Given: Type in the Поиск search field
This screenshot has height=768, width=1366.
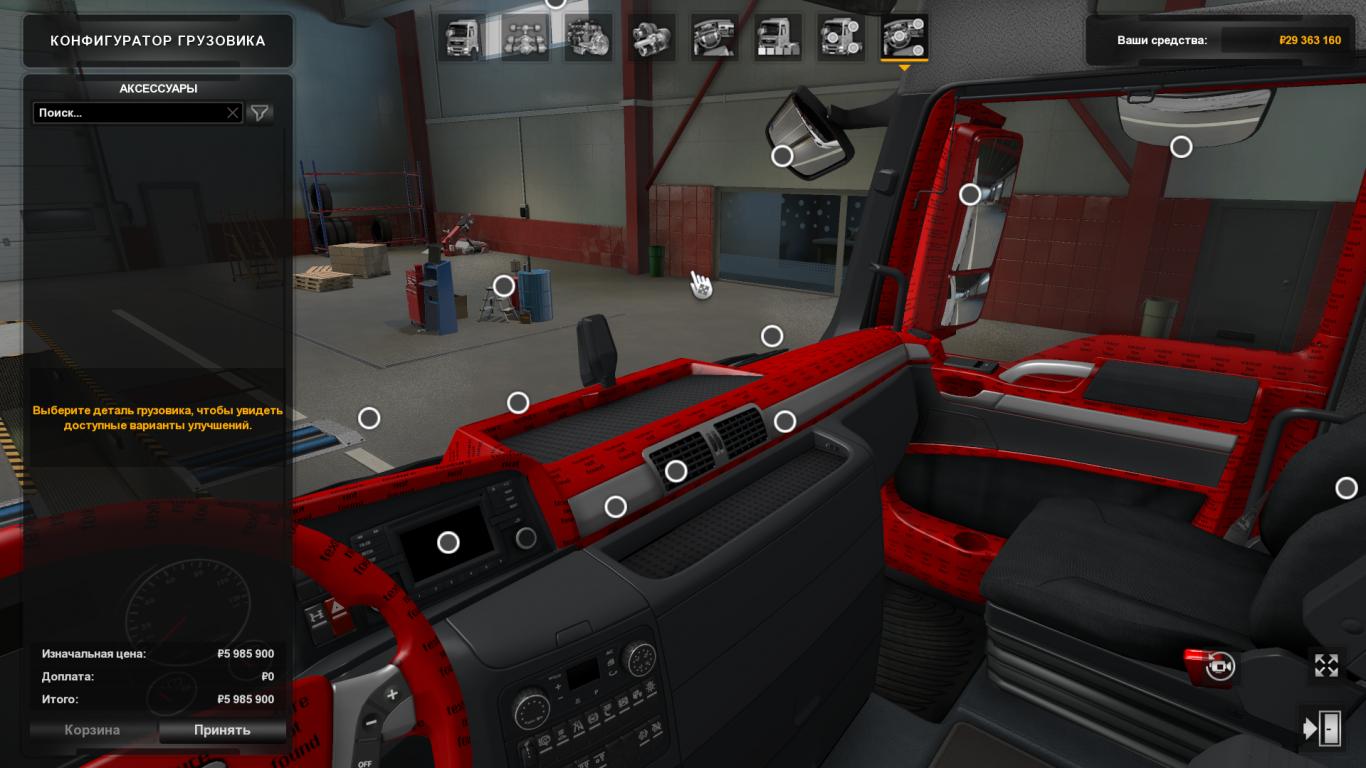Looking at the screenshot, I should click(x=128, y=113).
